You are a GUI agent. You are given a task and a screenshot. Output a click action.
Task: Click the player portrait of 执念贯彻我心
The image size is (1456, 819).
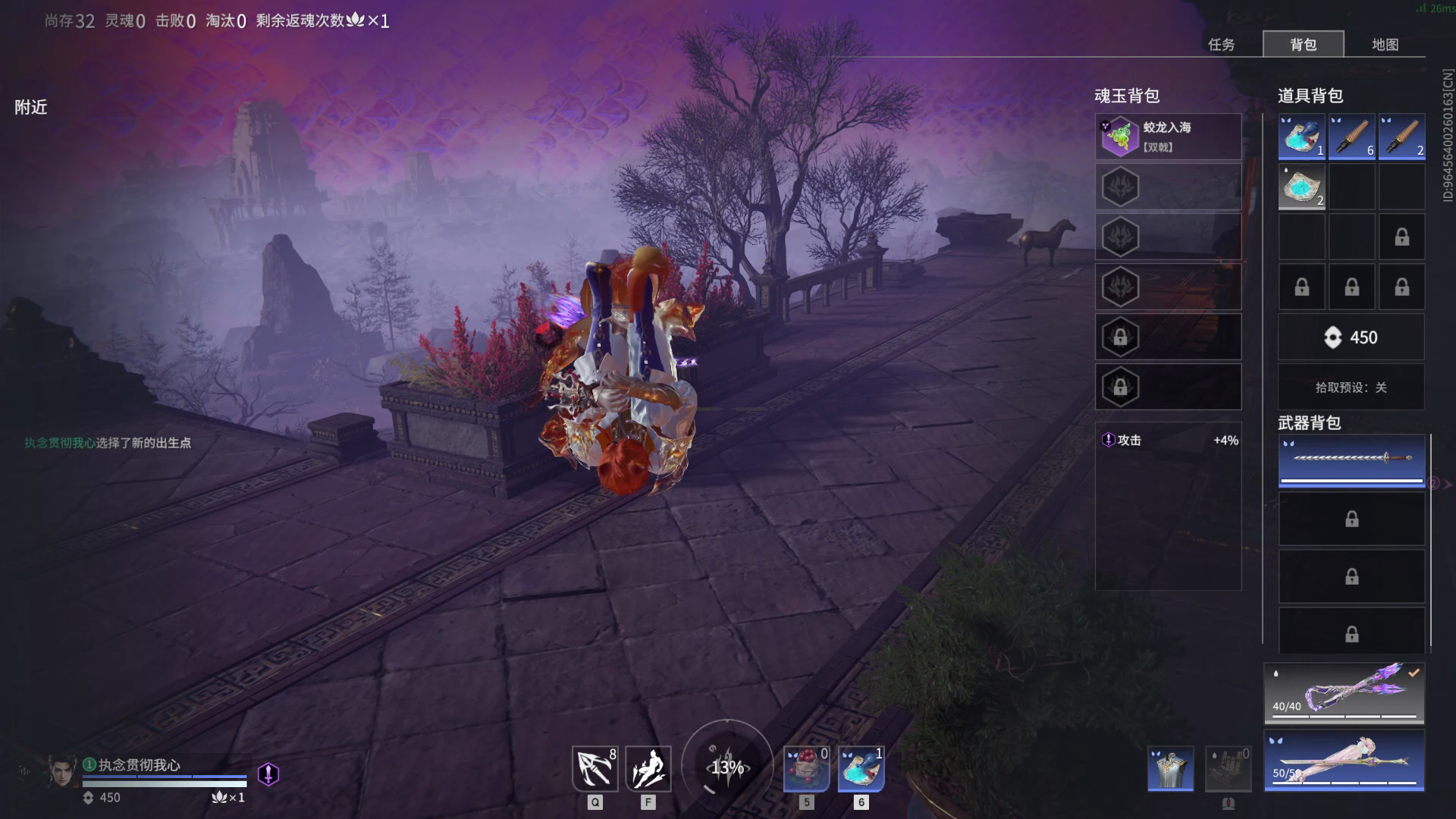pos(63,772)
